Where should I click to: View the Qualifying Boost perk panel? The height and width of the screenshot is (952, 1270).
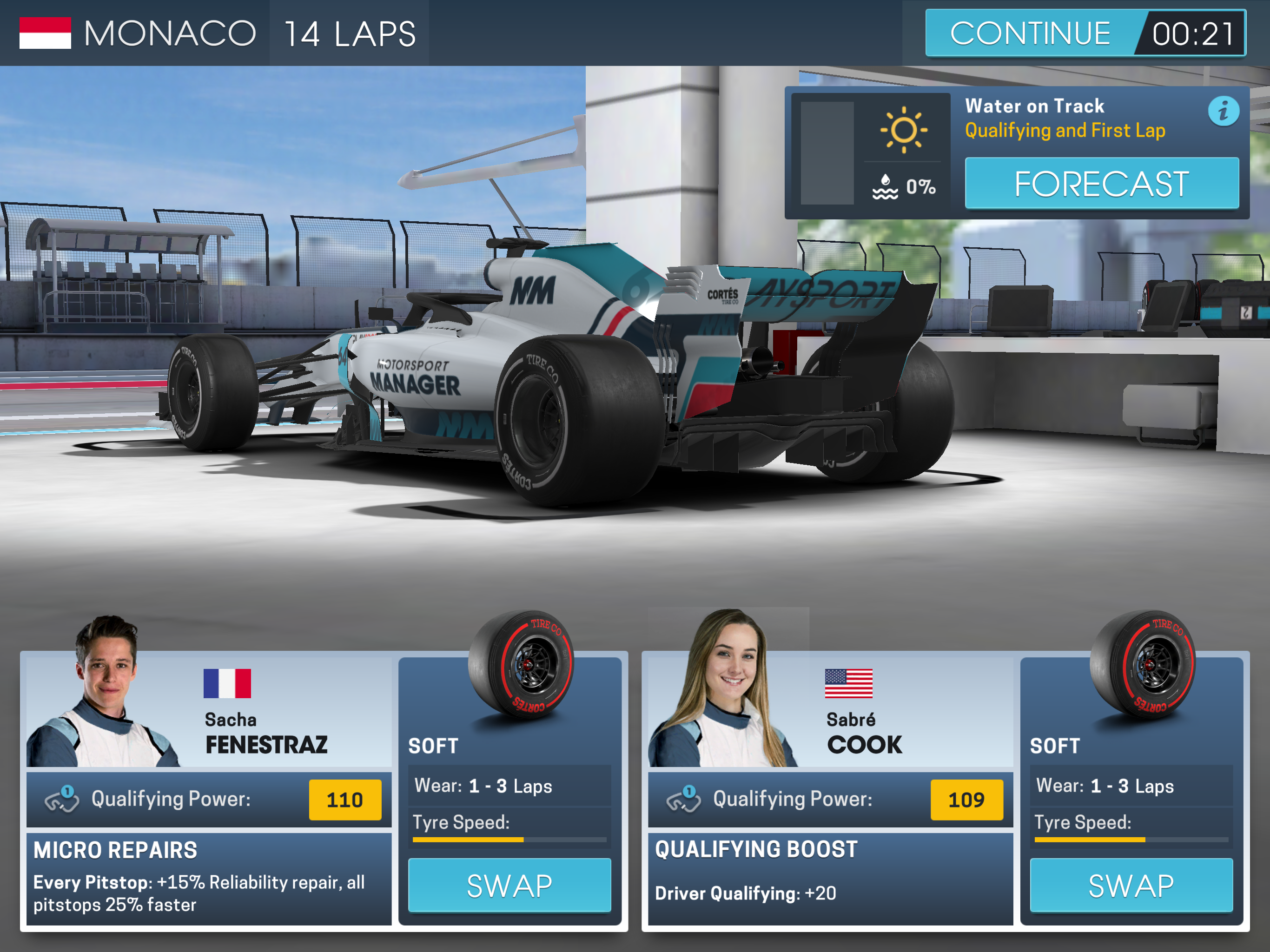tap(830, 877)
